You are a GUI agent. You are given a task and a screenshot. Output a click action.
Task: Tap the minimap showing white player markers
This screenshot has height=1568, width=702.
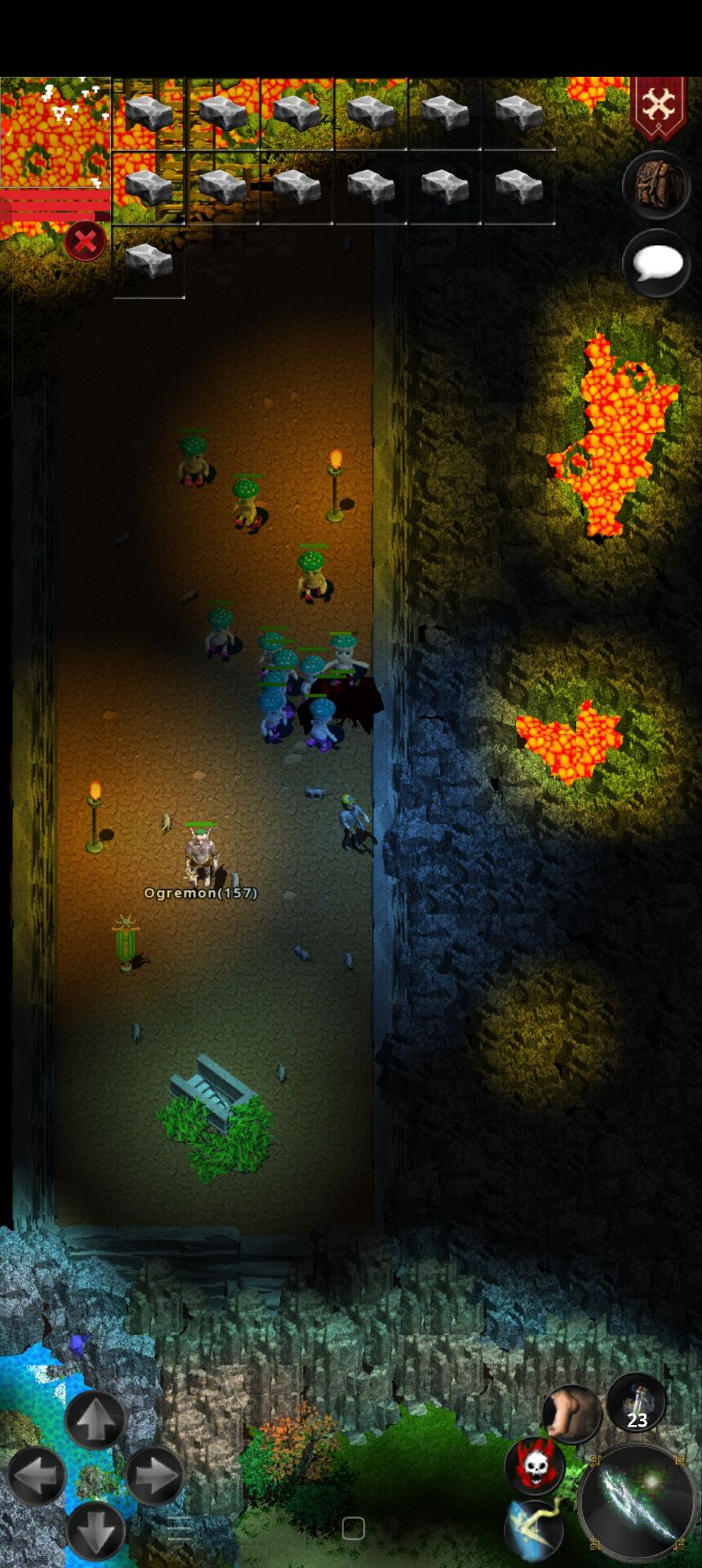click(x=55, y=131)
